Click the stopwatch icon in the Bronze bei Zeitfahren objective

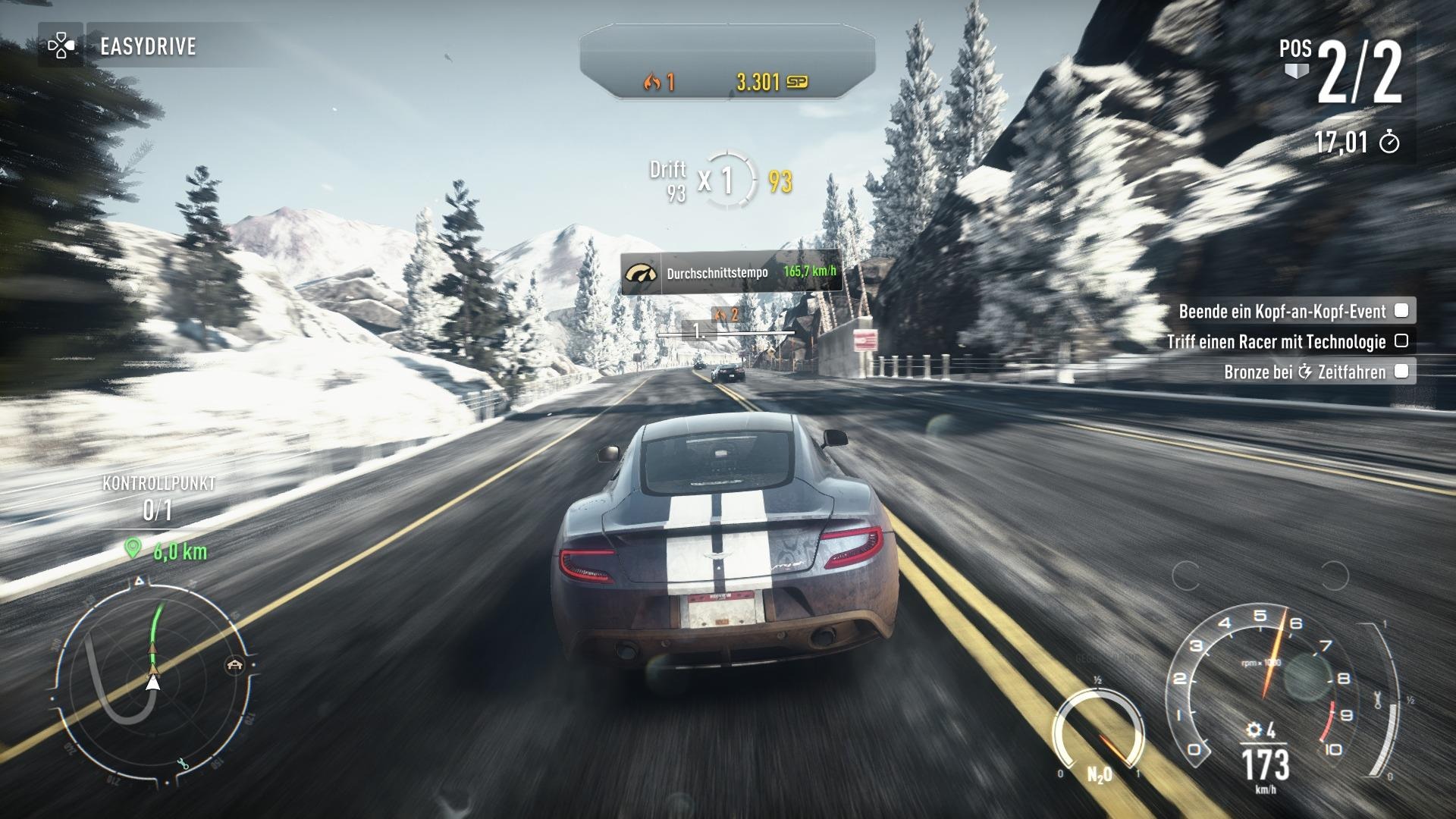click(x=1304, y=371)
